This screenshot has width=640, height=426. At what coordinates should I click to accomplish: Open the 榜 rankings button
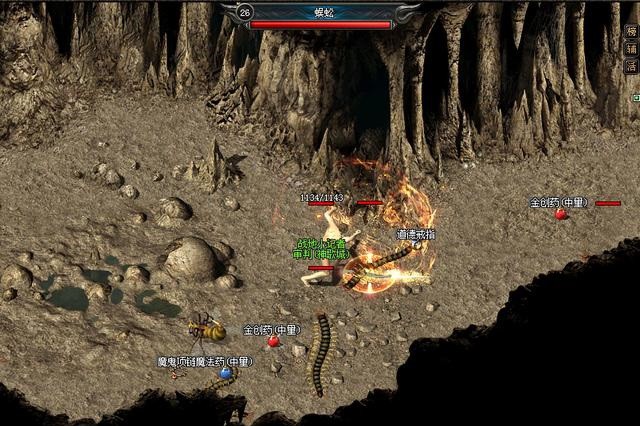point(631,31)
